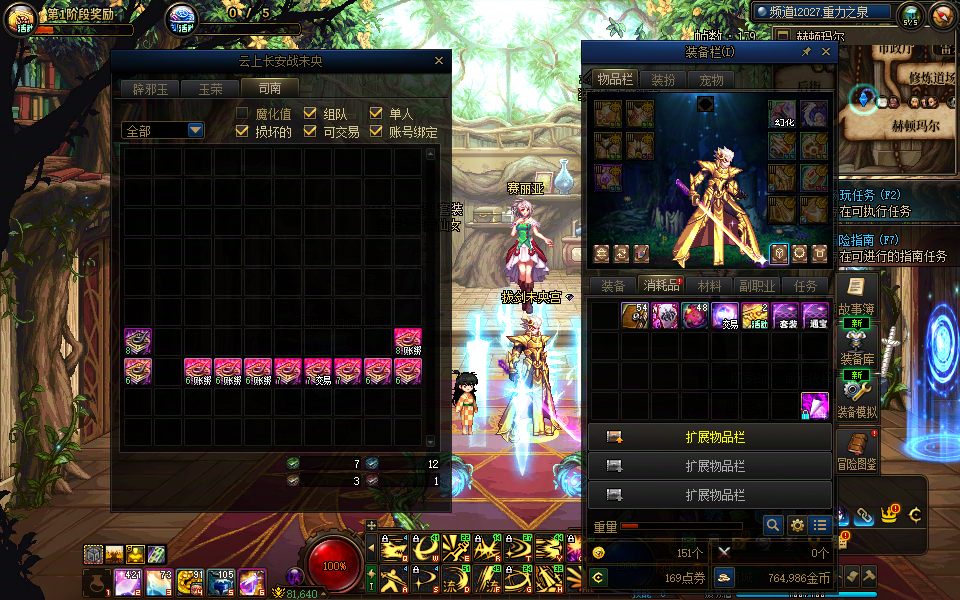Pin the 装备栏 window
Viewport: 960px width, 600px height.
(807, 52)
